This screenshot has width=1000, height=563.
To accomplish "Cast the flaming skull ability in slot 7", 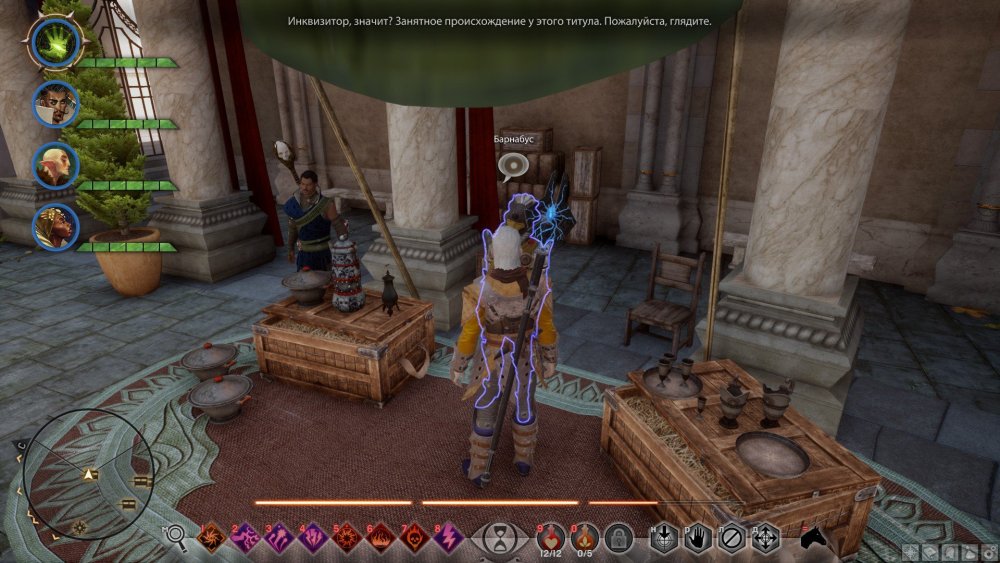I will coord(415,539).
